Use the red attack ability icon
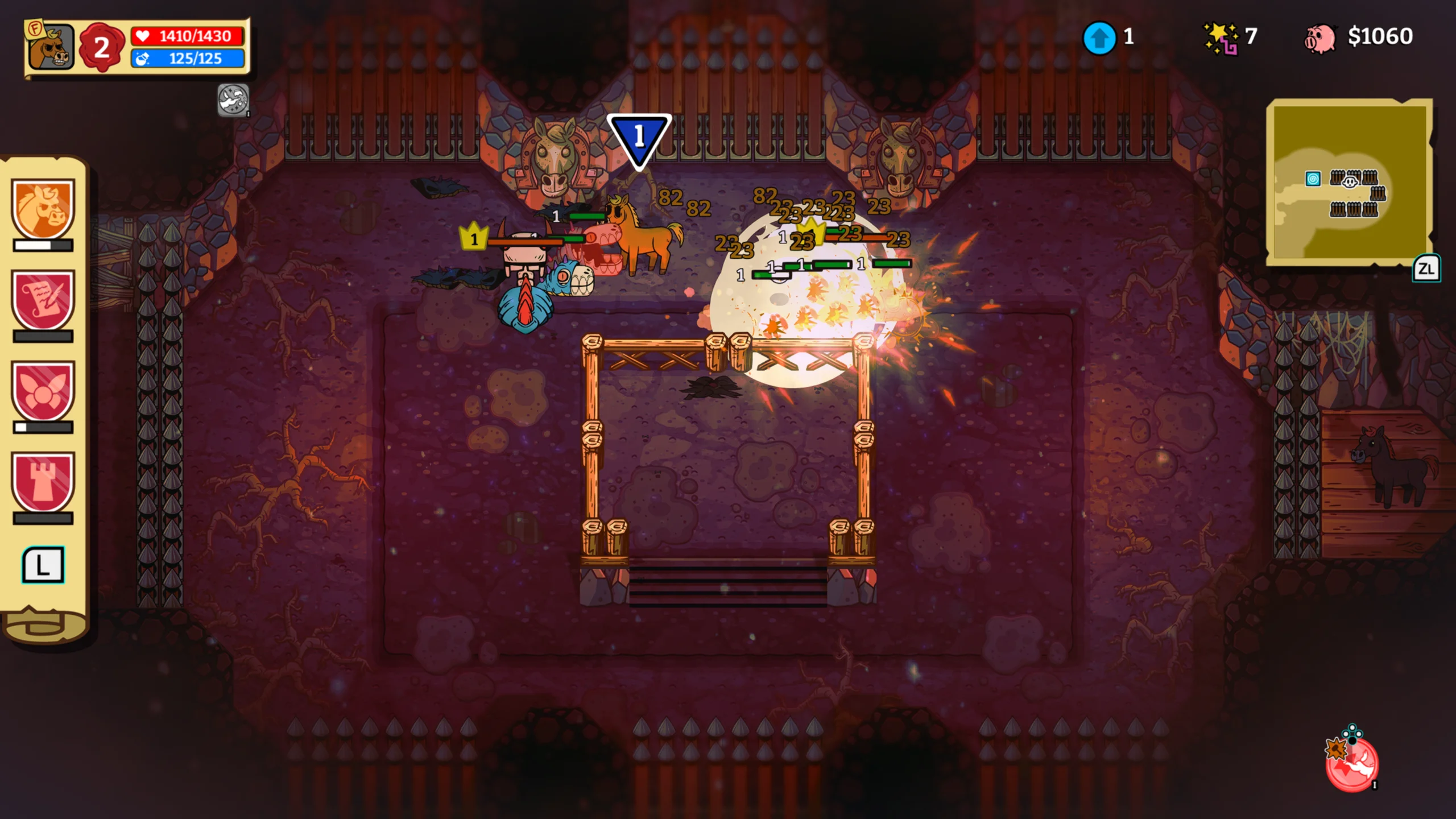The width and height of the screenshot is (1456, 819). [1351, 763]
